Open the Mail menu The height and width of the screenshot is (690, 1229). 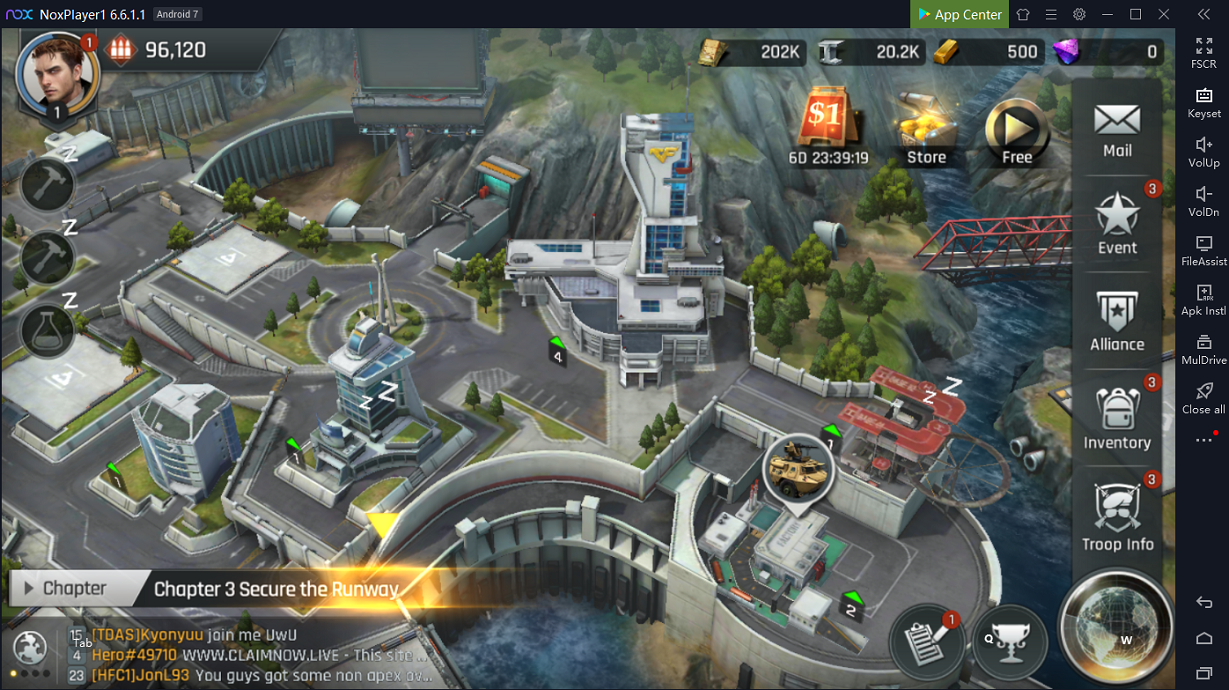click(x=1117, y=129)
